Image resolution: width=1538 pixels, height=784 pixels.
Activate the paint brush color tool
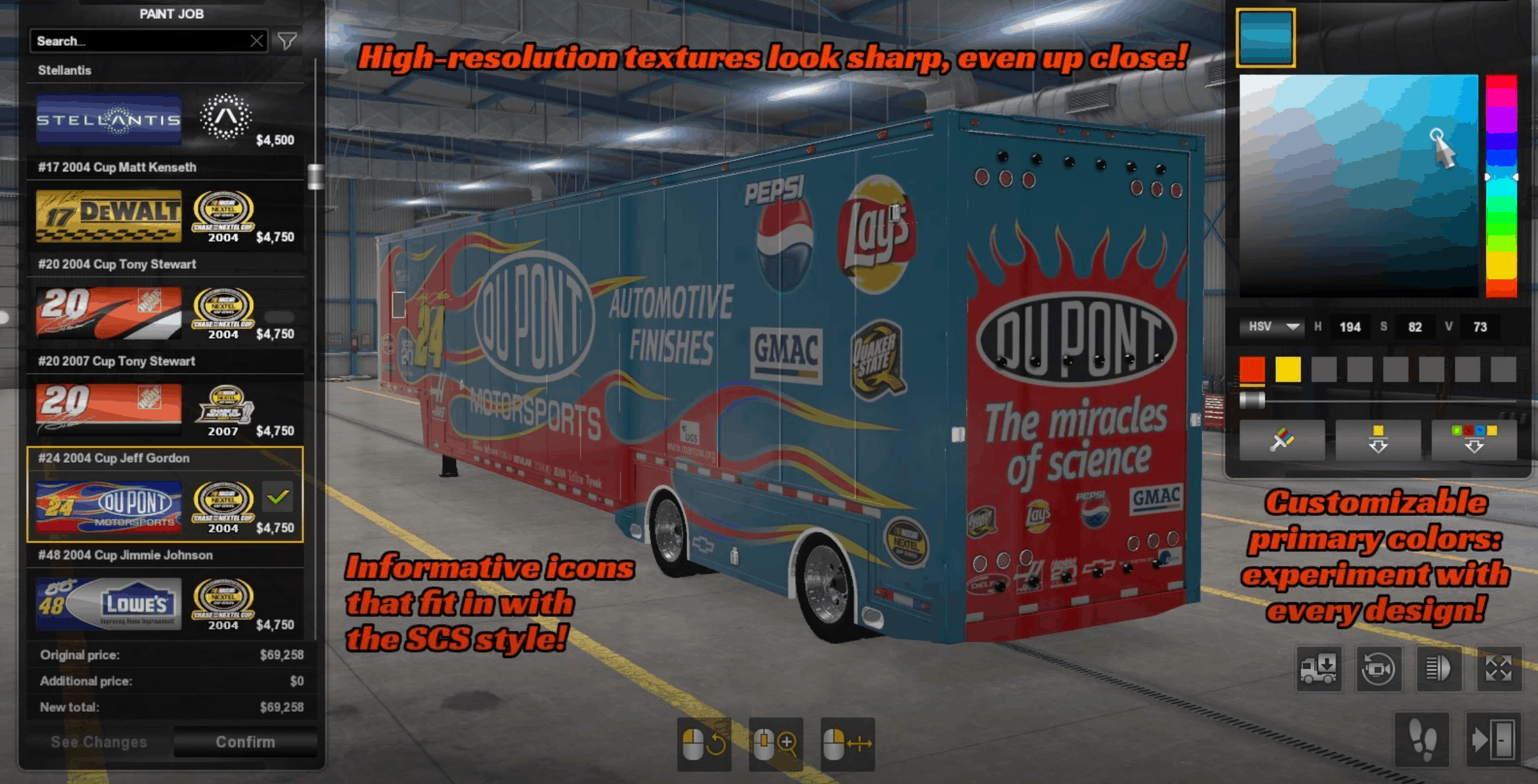pos(1282,439)
